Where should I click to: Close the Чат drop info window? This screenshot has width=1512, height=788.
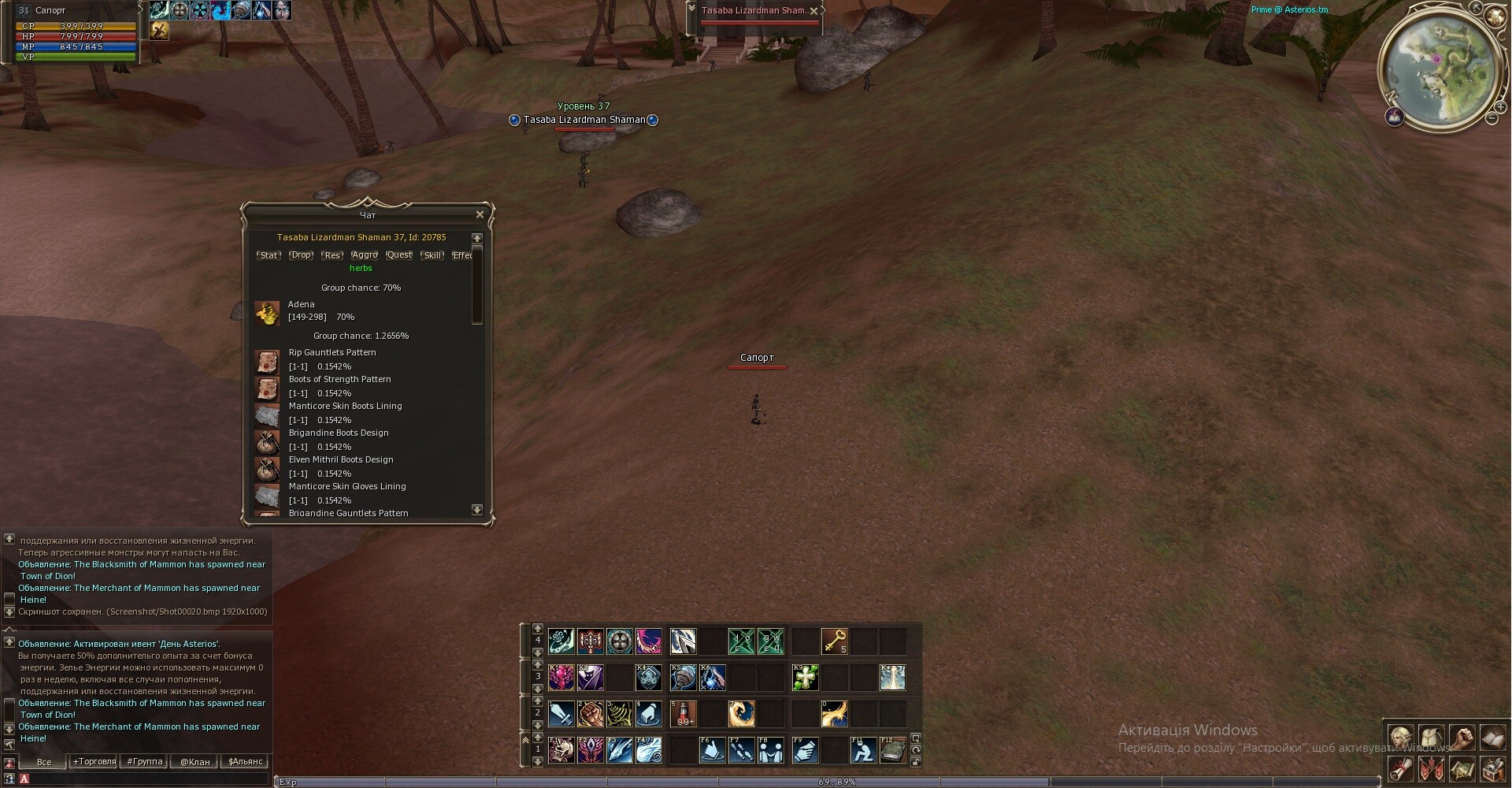(480, 214)
